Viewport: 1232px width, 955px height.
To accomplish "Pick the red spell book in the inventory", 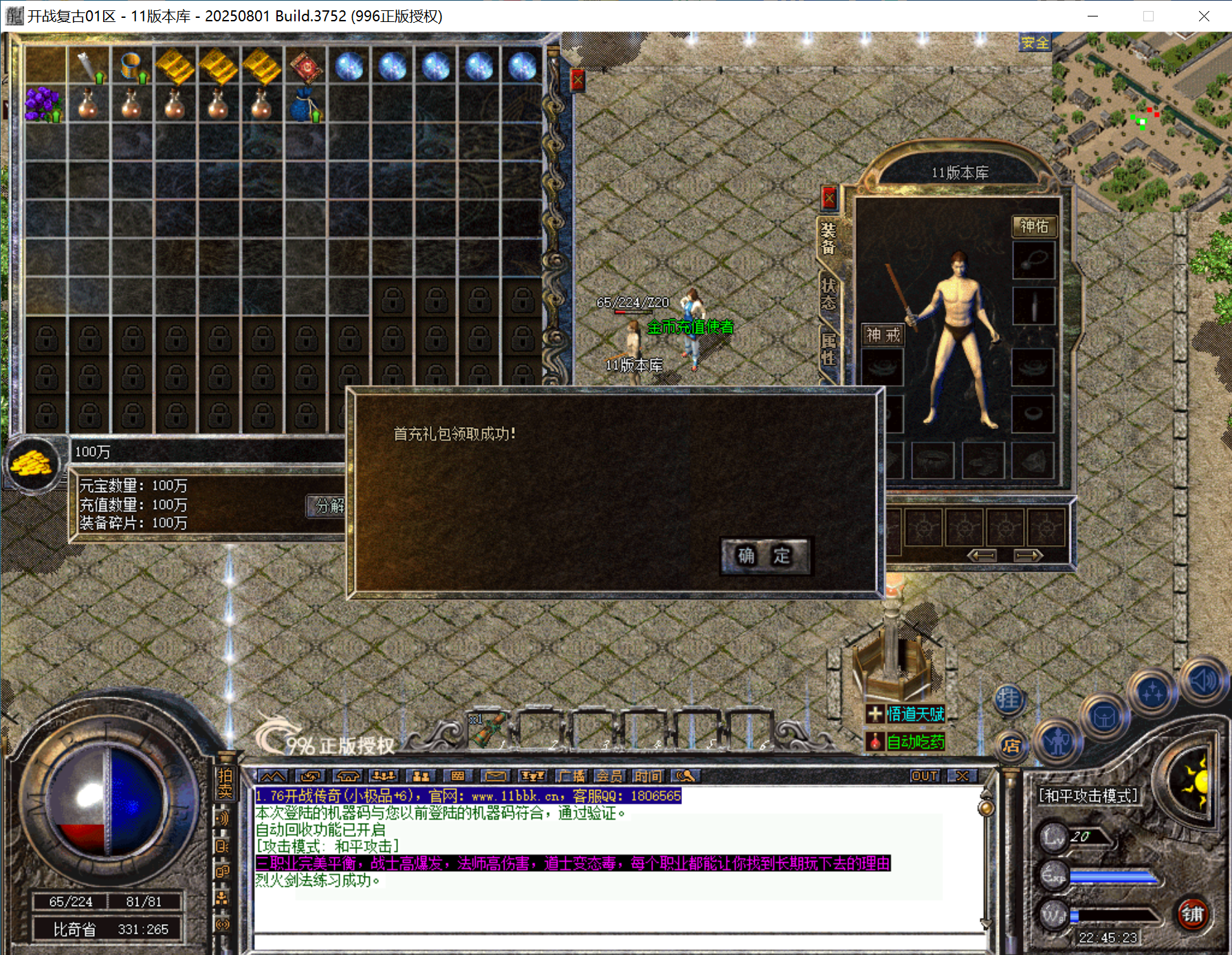I will click(305, 67).
